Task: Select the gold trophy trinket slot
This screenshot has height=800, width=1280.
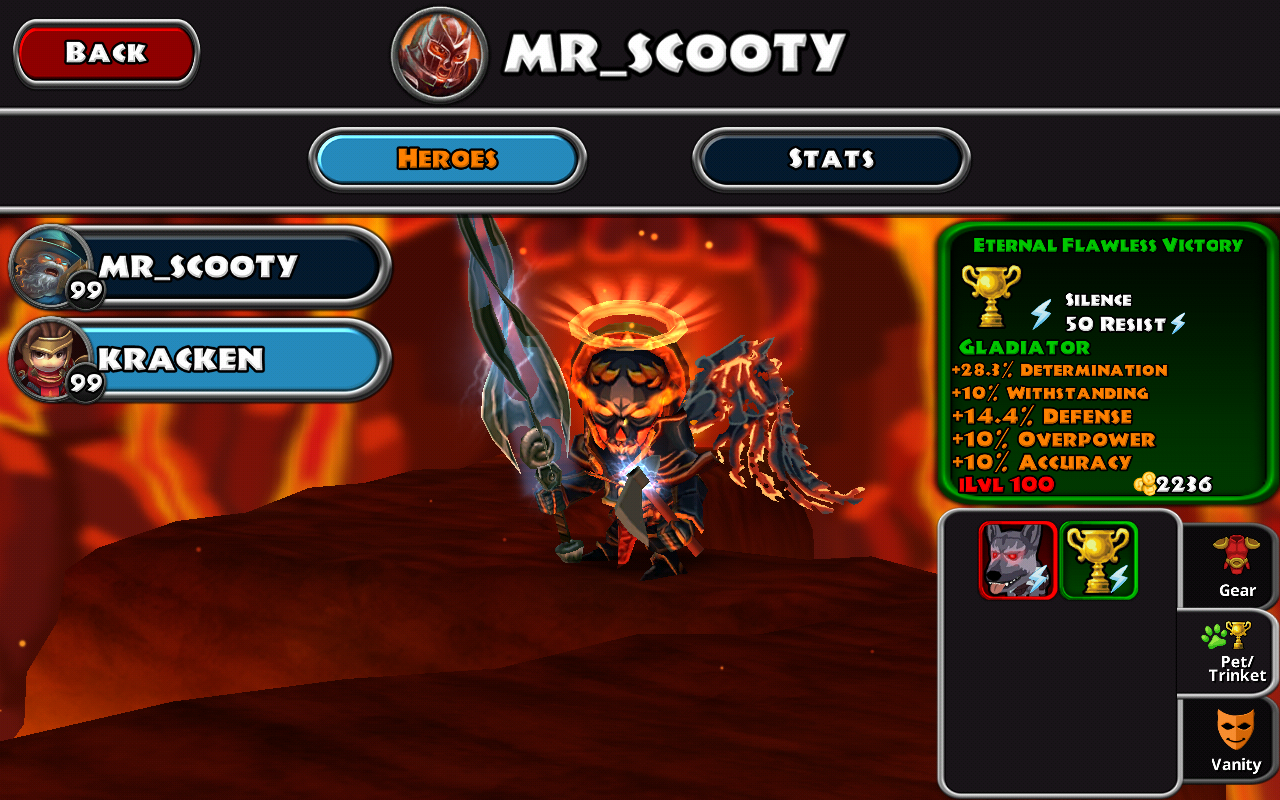Action: pos(1099,560)
